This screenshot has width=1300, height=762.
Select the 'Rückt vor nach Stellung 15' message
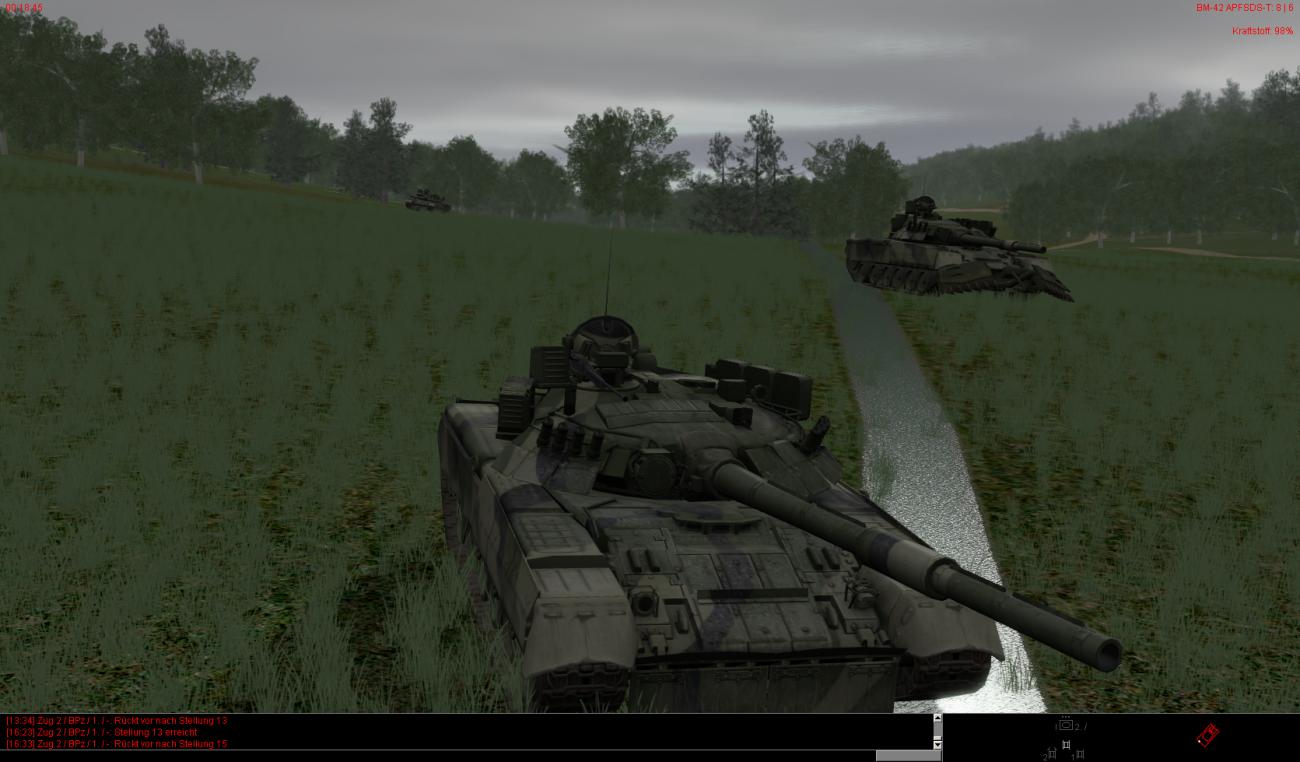pyautogui.click(x=117, y=744)
